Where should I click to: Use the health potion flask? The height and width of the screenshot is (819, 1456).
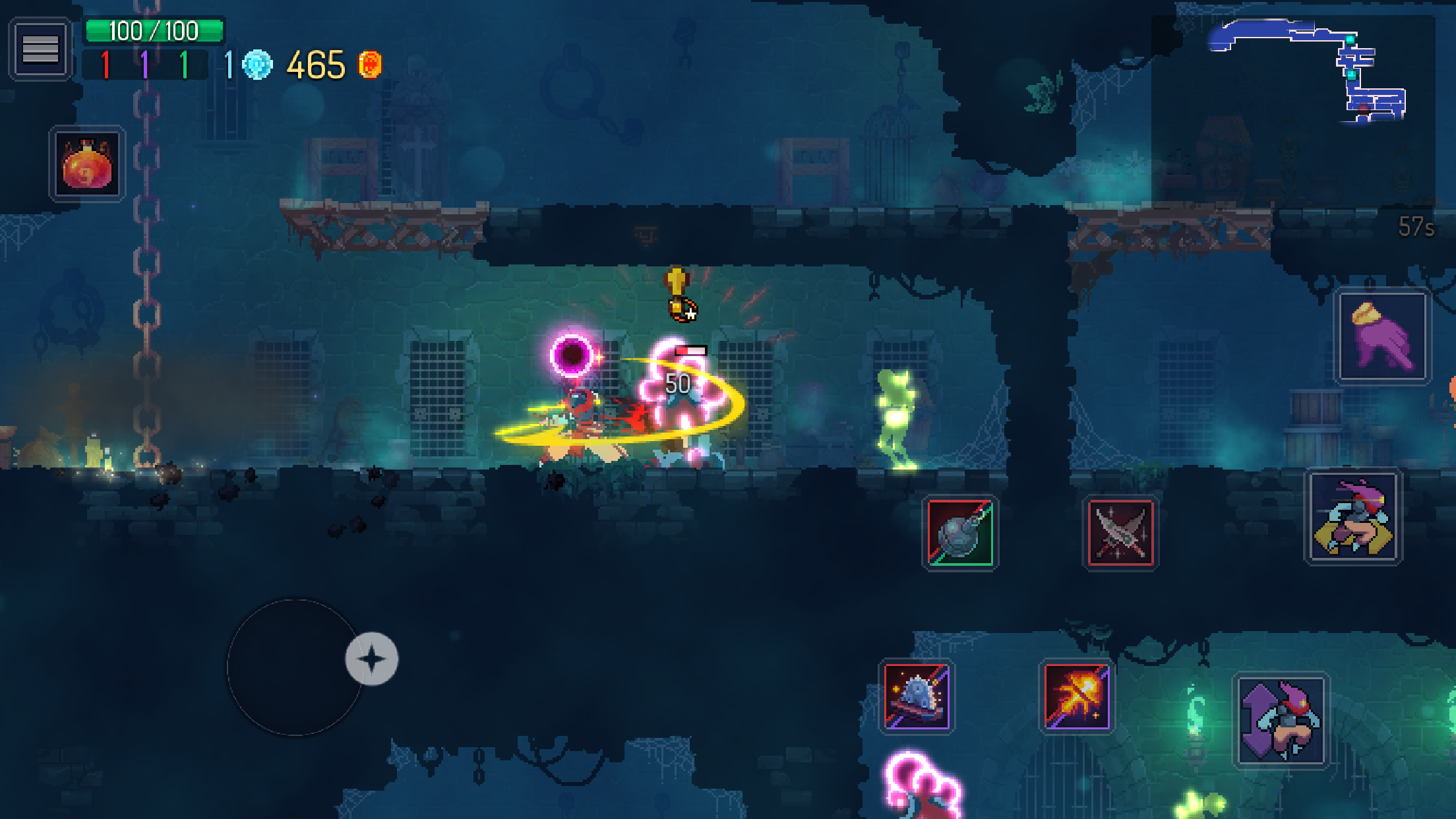click(86, 165)
